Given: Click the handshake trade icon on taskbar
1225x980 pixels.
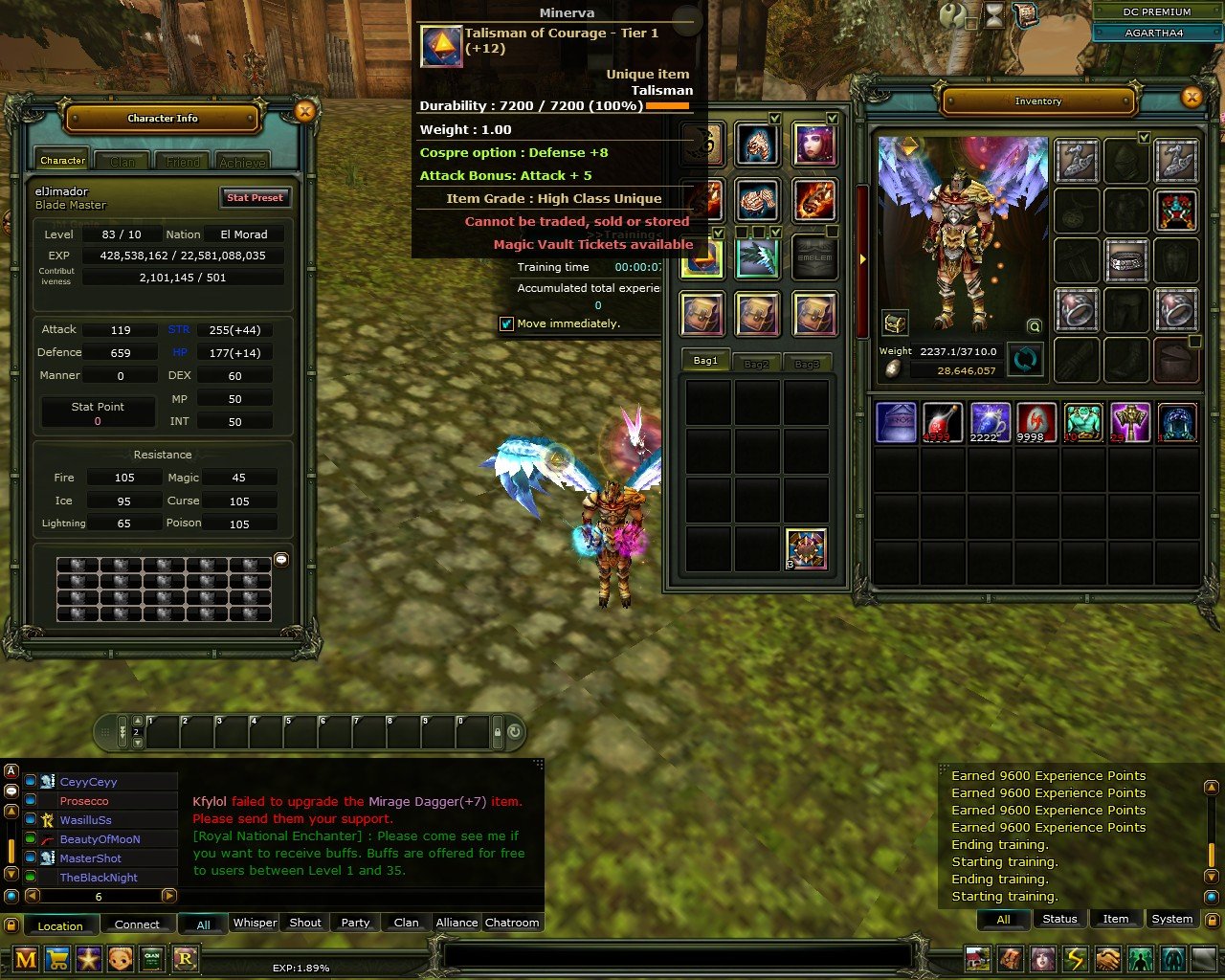Looking at the screenshot, I should [1106, 958].
